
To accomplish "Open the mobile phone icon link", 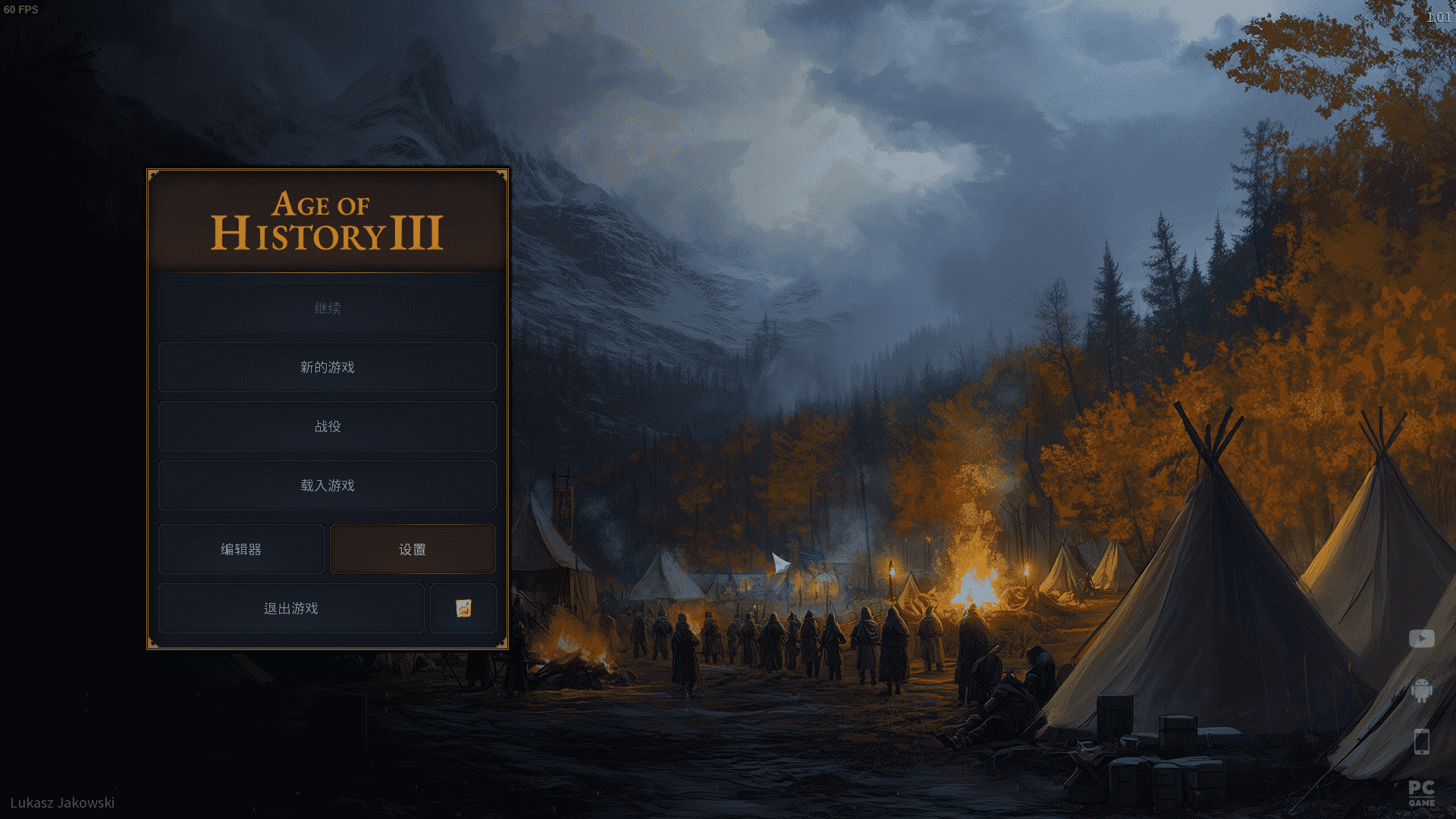I will [1422, 742].
